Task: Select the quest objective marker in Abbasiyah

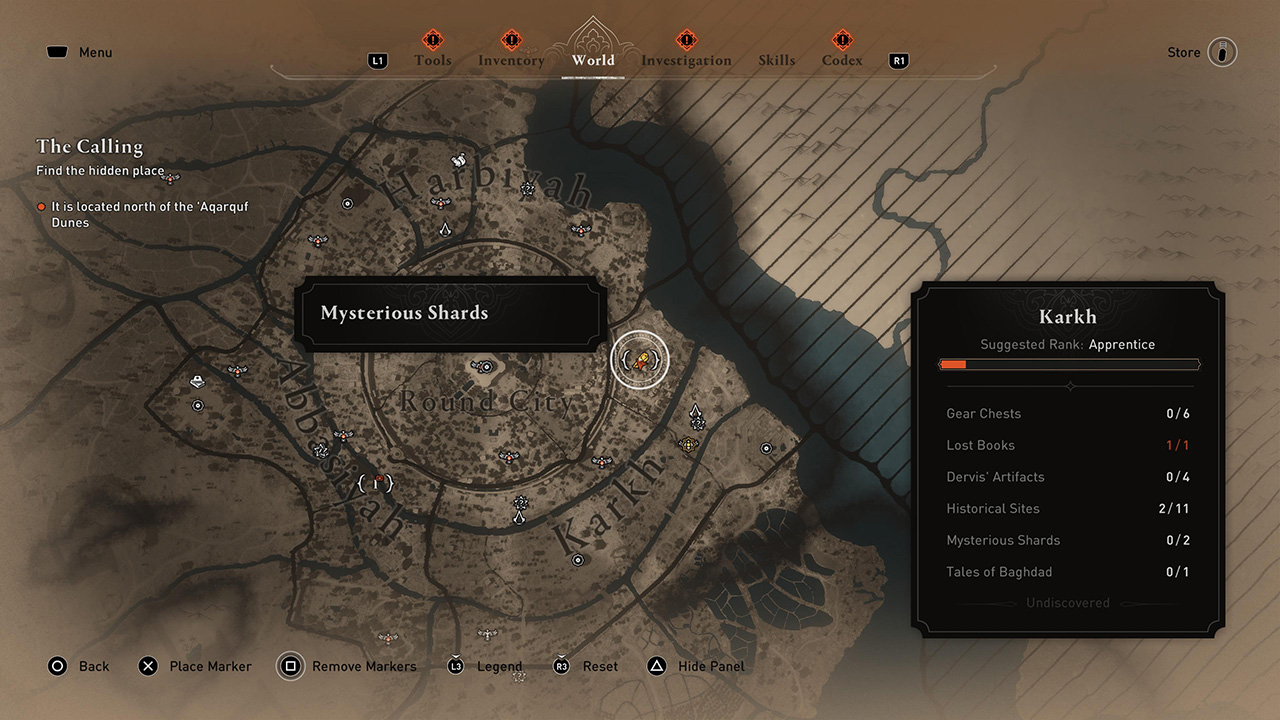Action: click(377, 482)
